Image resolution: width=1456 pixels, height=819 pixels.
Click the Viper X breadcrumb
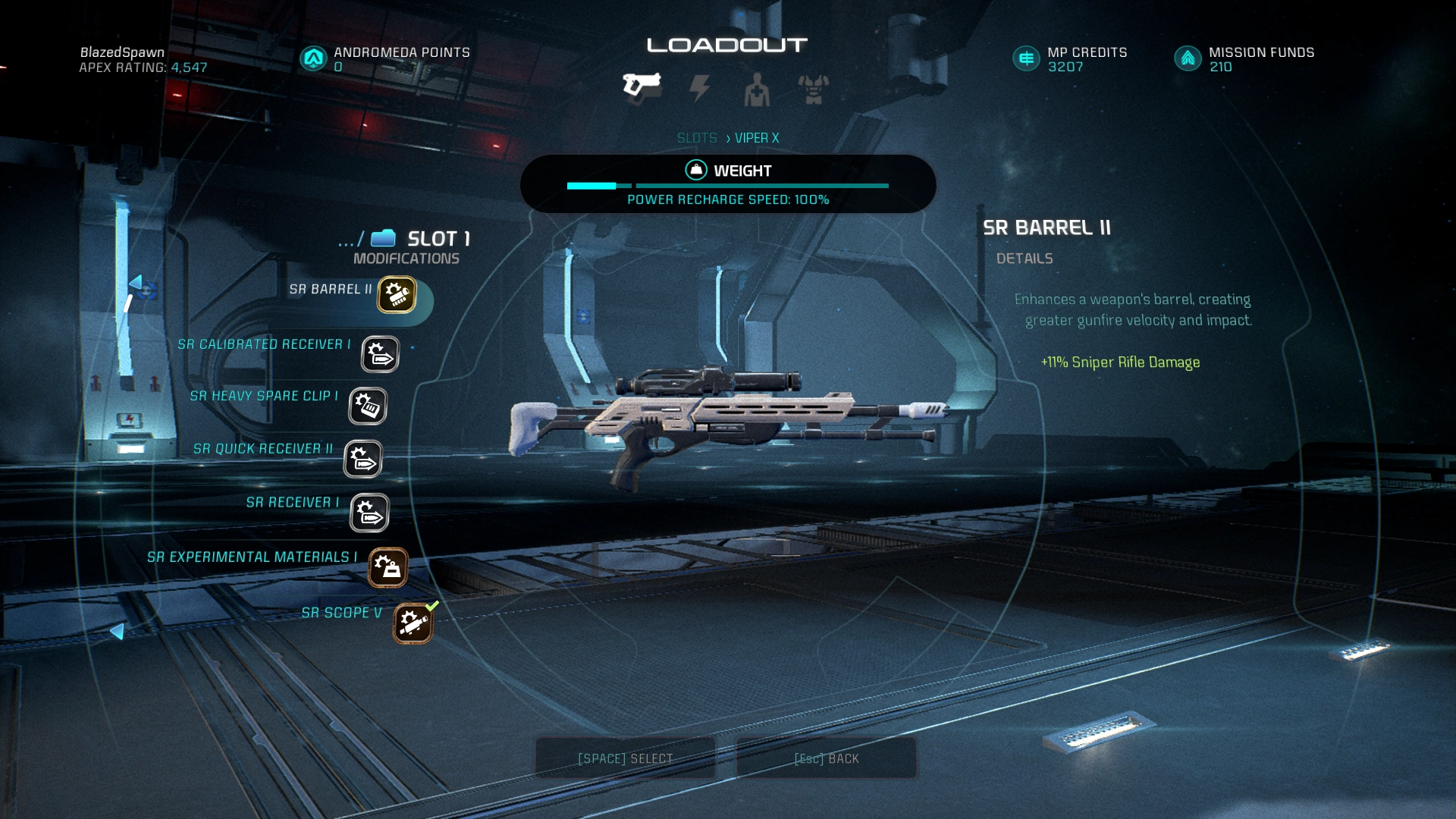[x=756, y=138]
